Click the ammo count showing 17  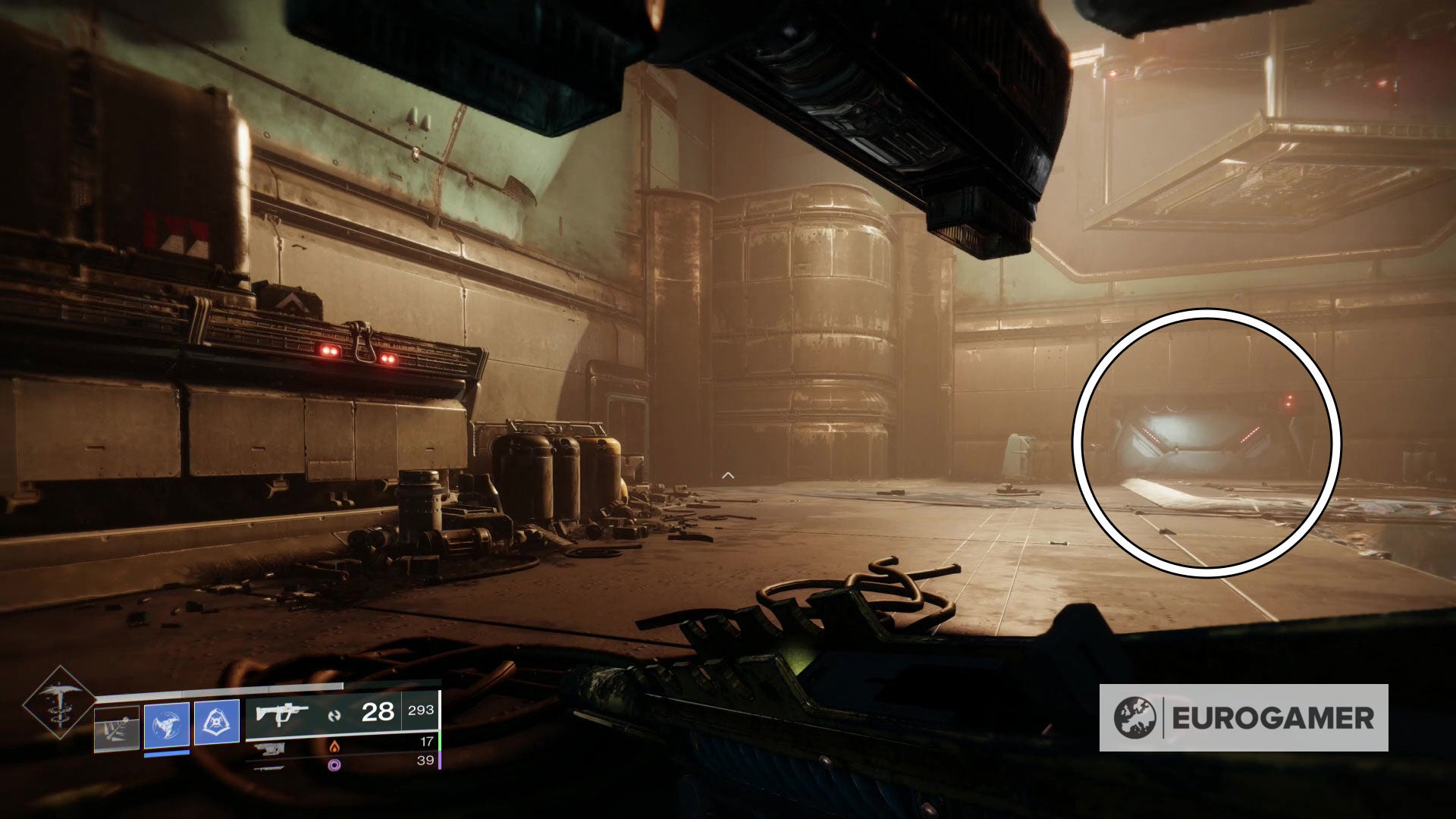point(426,741)
